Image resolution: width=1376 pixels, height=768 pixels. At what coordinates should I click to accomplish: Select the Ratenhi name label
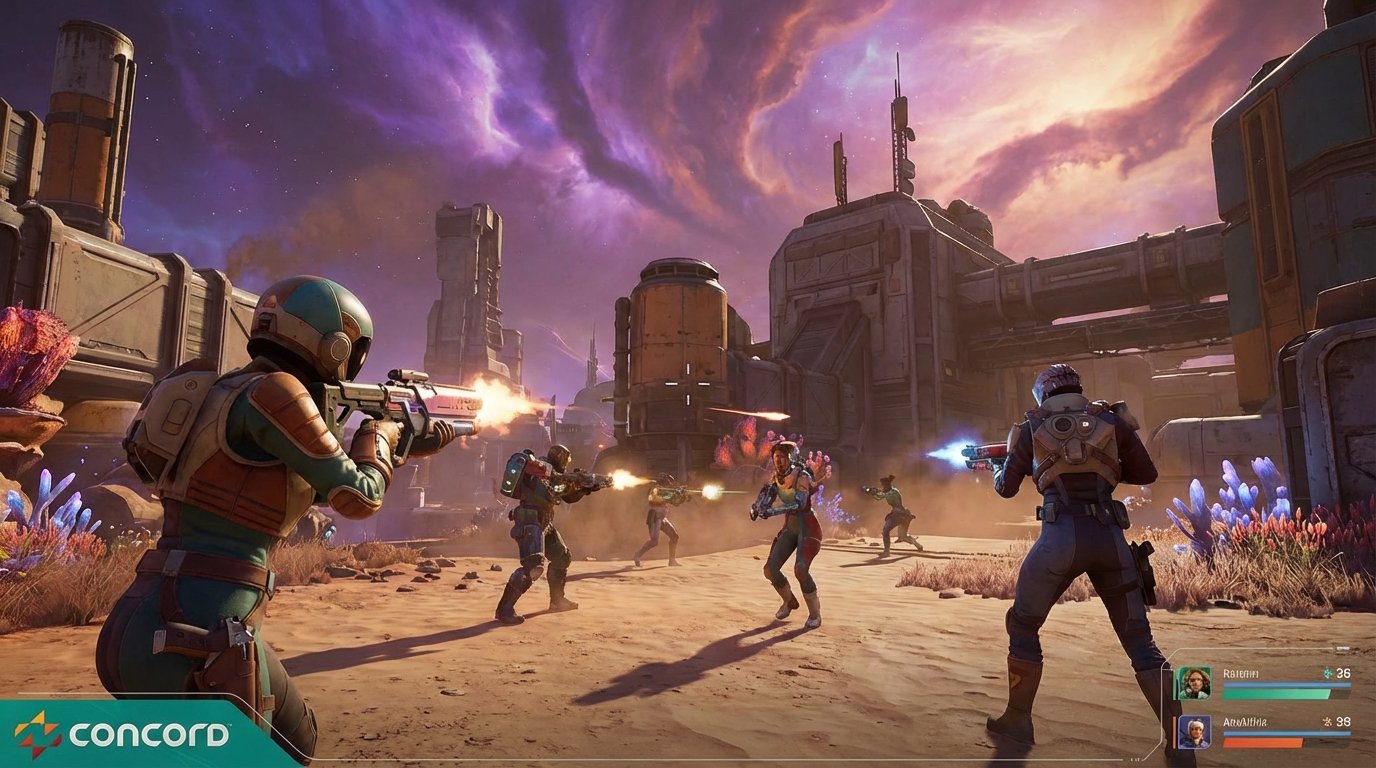point(1240,673)
